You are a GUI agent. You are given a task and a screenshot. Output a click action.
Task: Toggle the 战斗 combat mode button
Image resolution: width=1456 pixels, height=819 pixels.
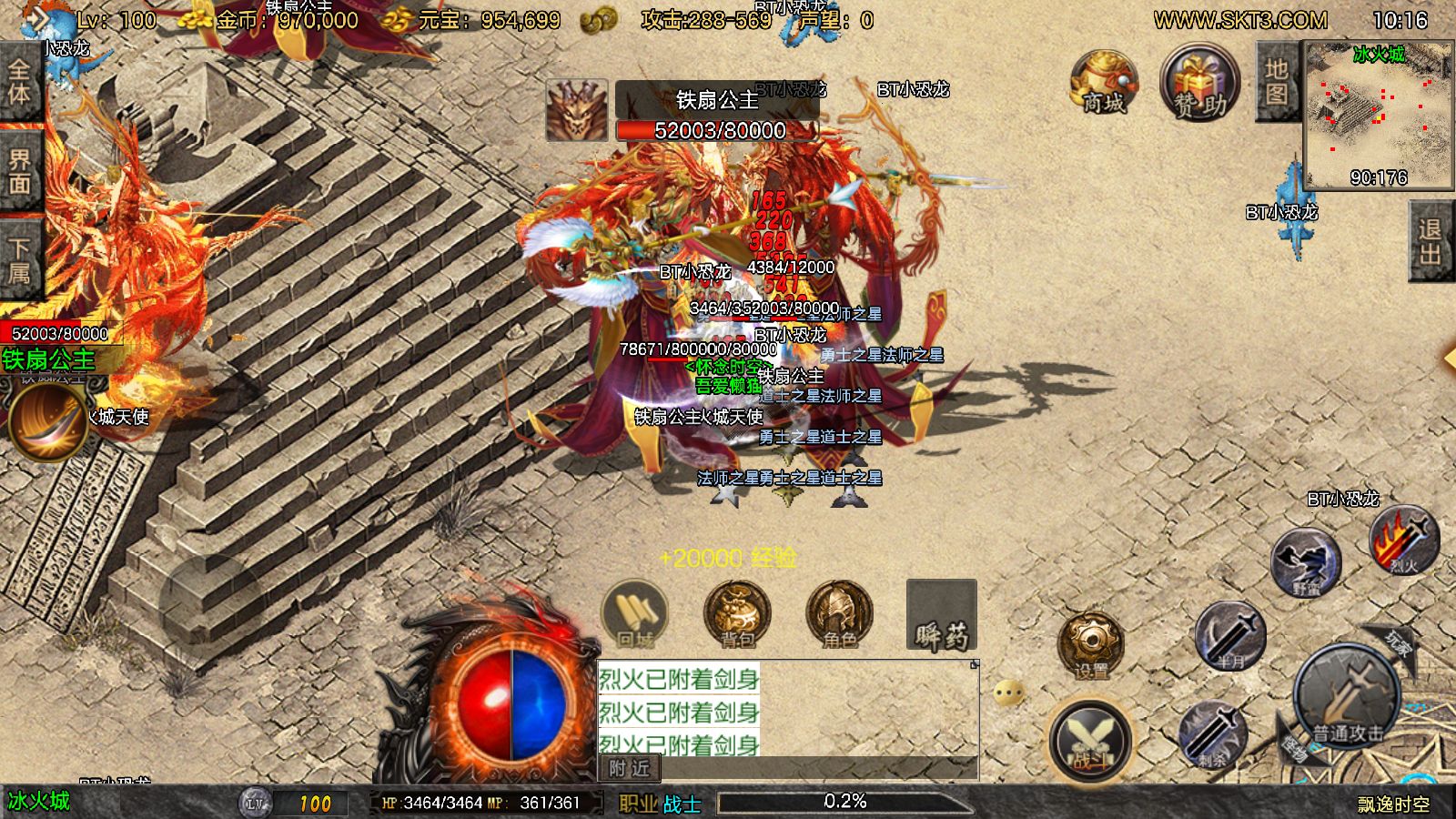[1089, 739]
